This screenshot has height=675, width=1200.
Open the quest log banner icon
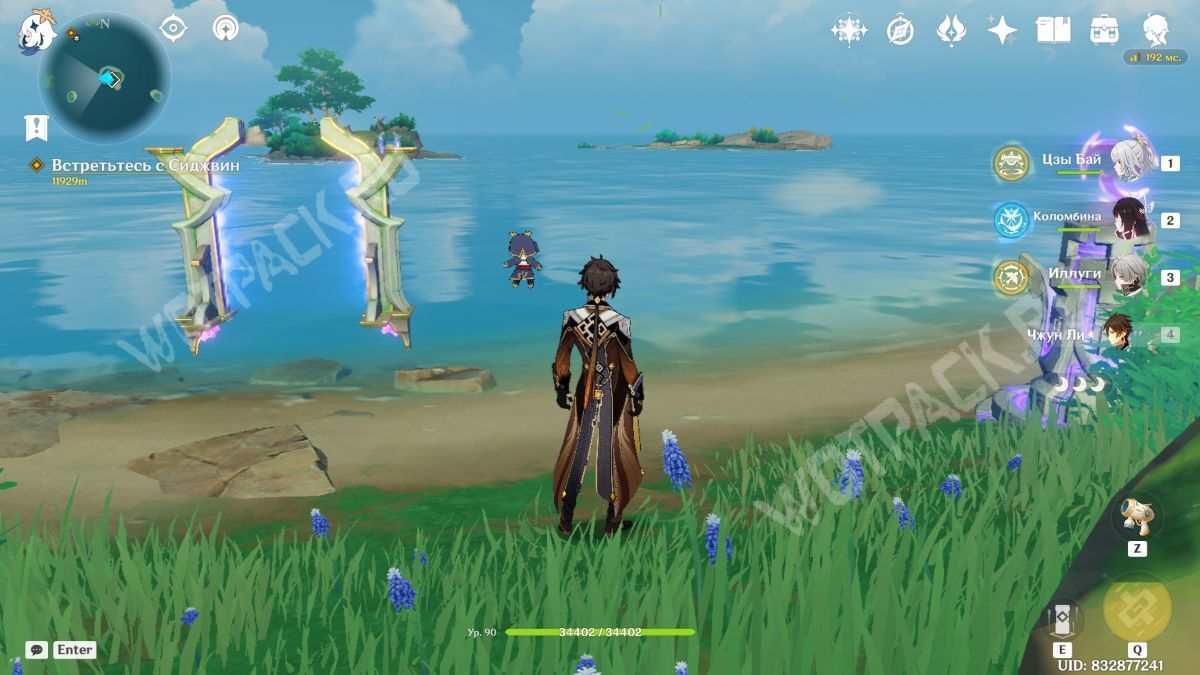36,127
